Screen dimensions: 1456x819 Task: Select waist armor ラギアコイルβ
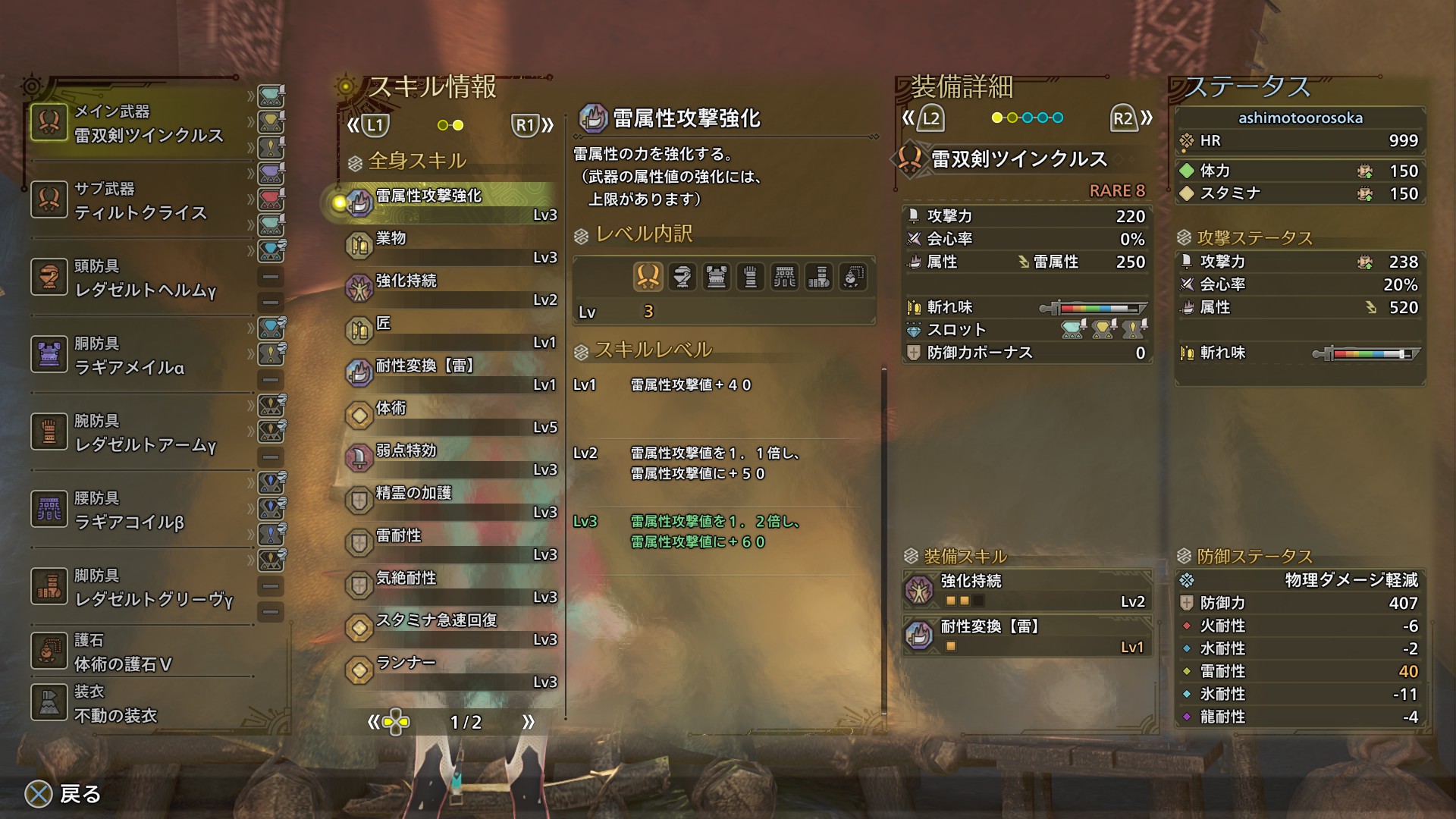(x=140, y=510)
